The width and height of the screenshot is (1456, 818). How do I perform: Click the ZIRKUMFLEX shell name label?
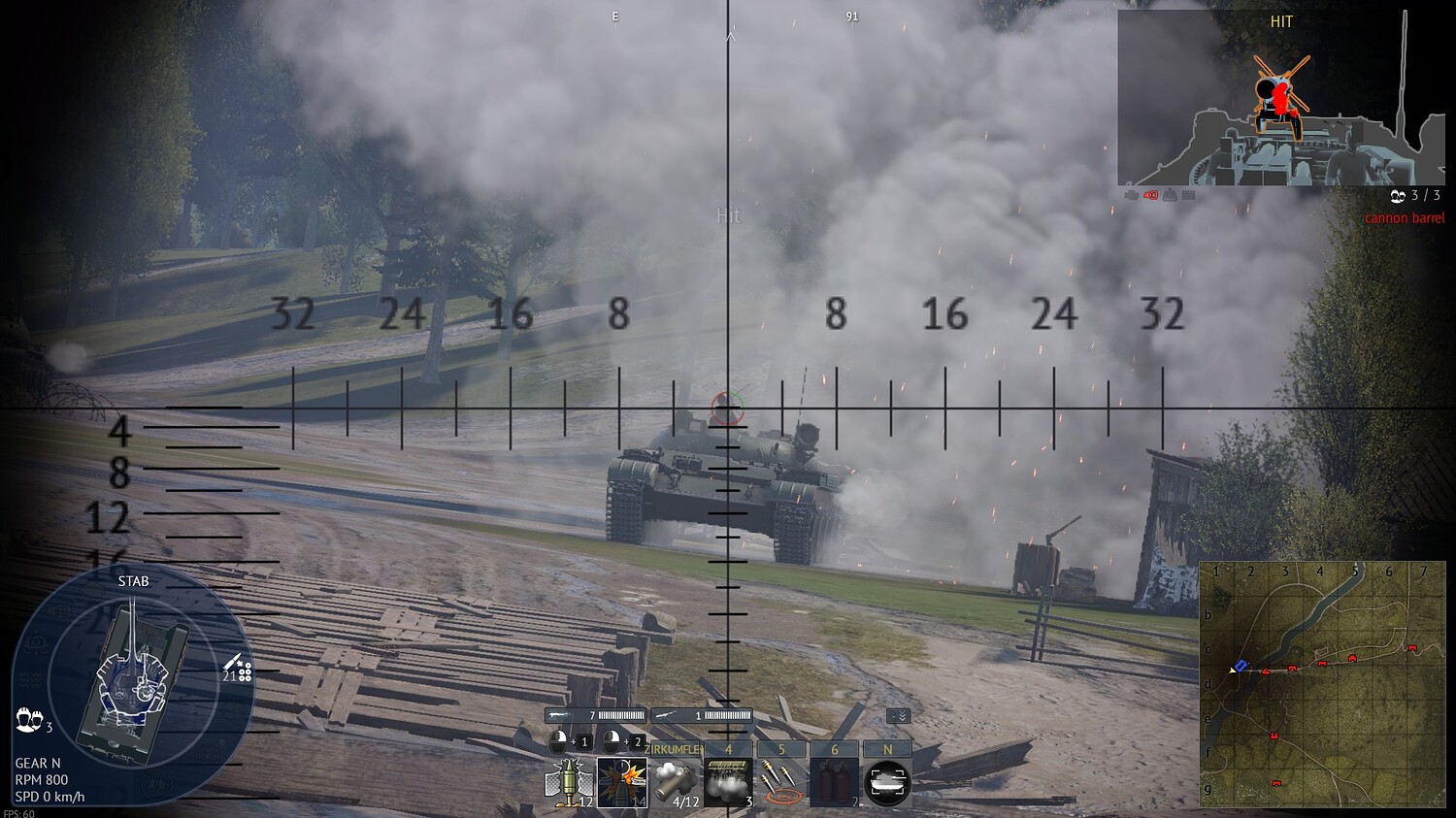click(673, 749)
